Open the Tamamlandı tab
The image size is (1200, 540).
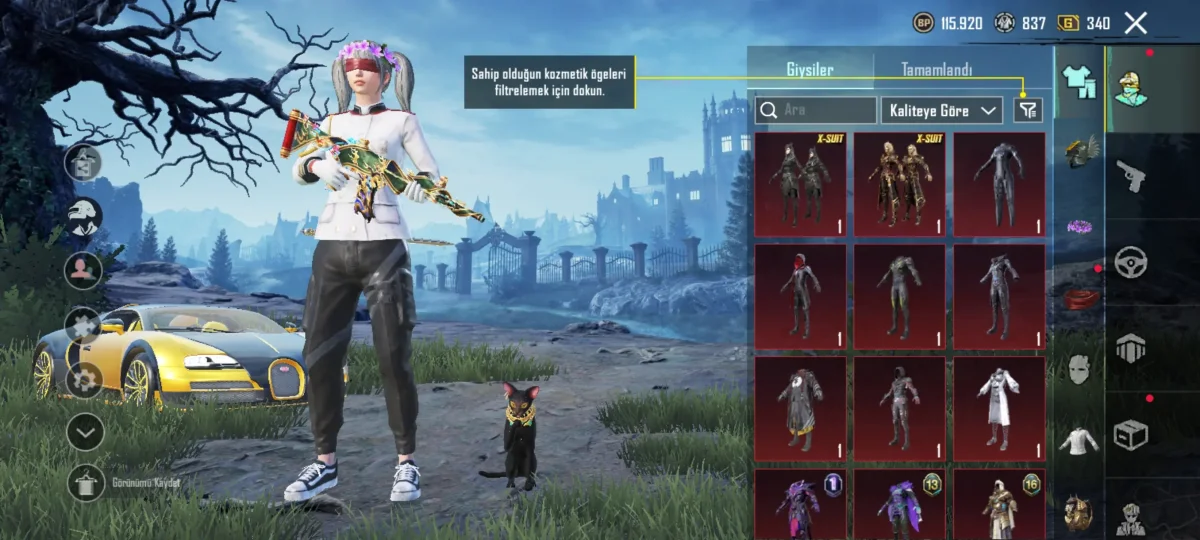tap(936, 71)
